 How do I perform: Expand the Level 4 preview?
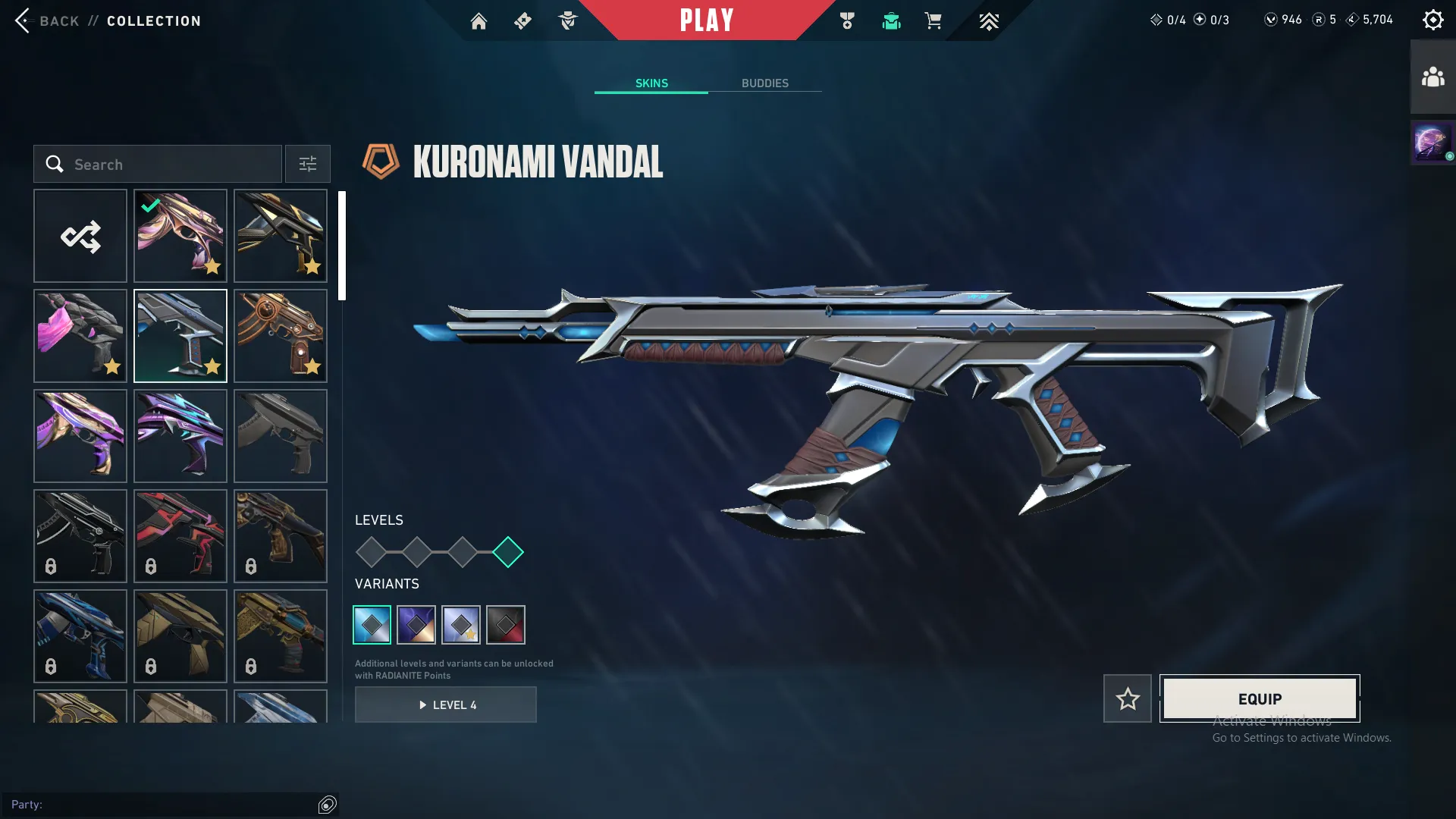[446, 704]
